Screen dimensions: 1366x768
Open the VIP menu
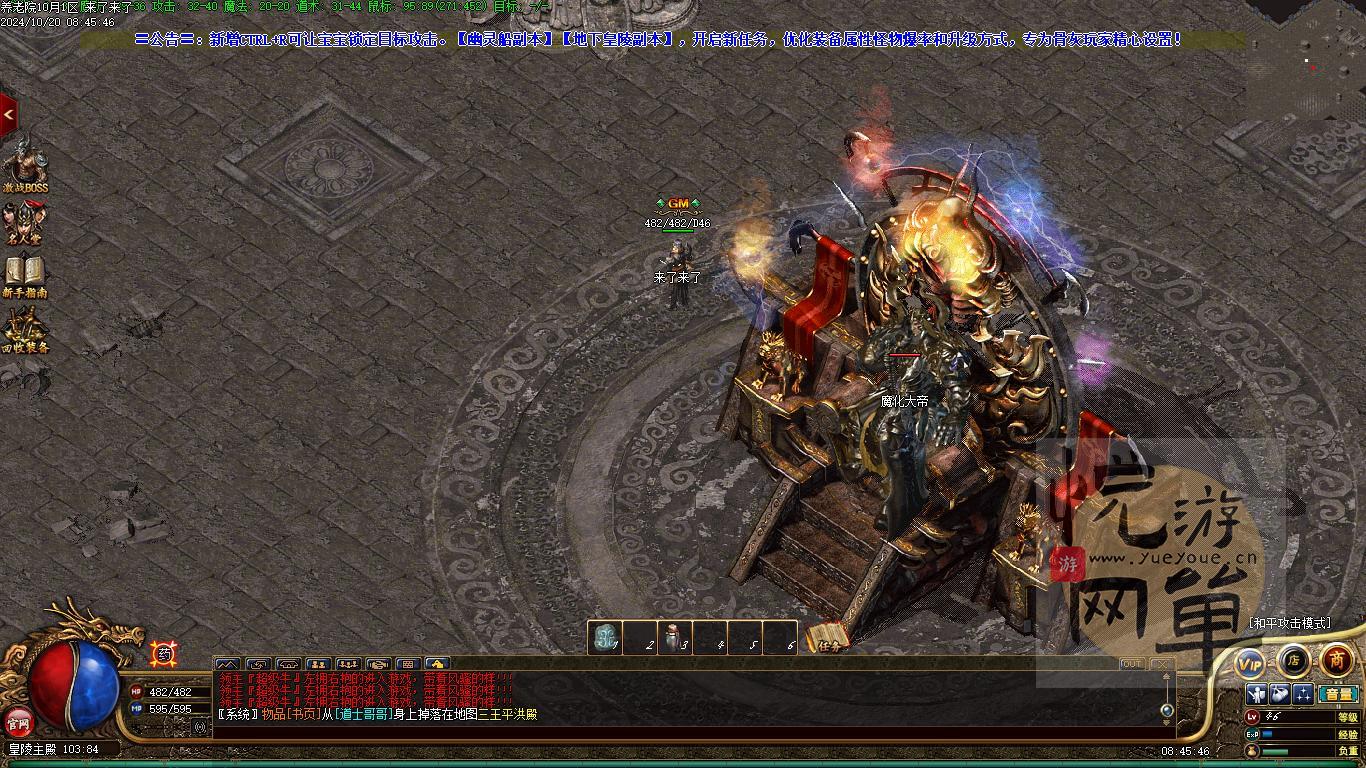point(1250,663)
